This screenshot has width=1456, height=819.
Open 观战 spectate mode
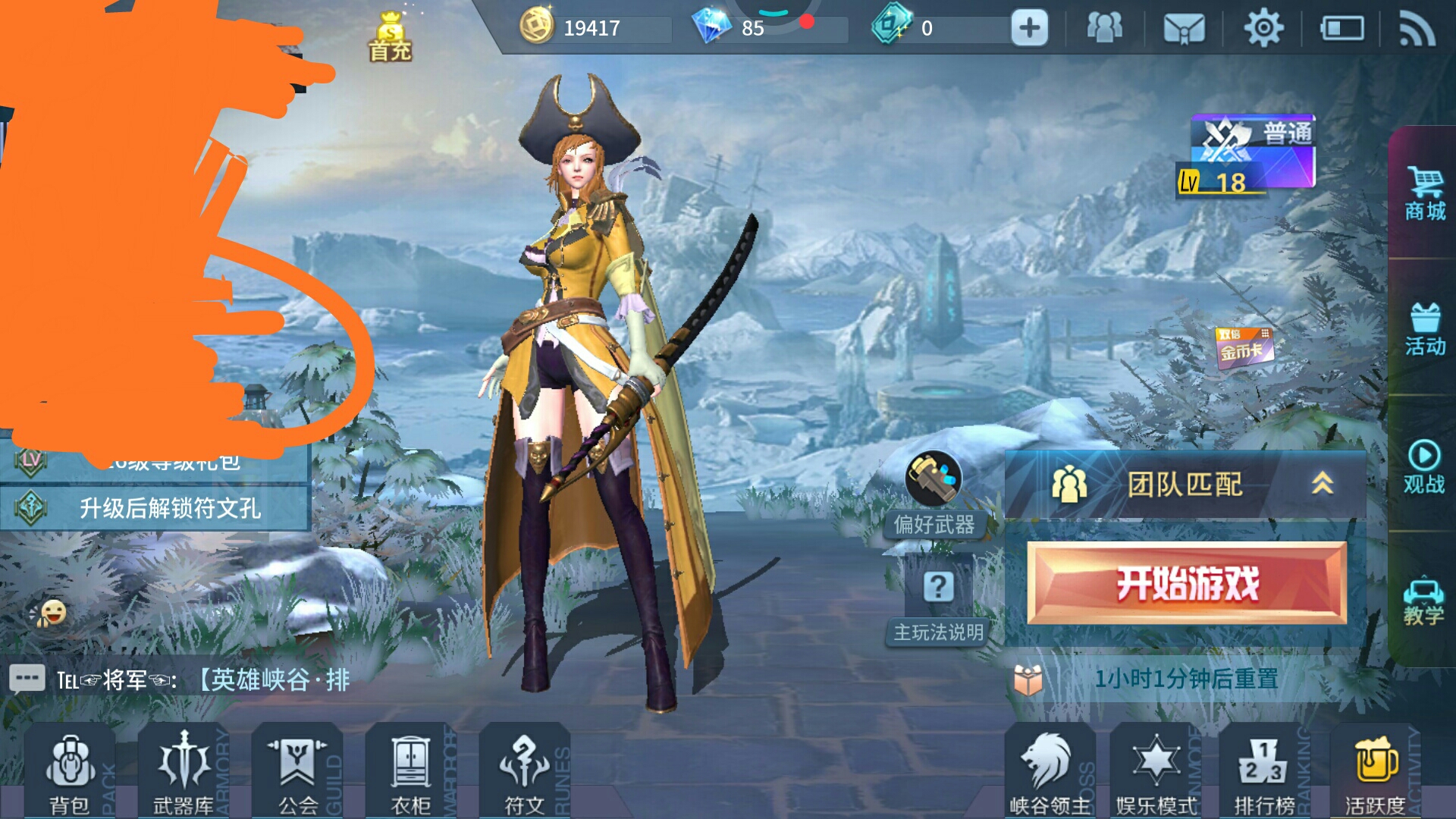[1424, 466]
